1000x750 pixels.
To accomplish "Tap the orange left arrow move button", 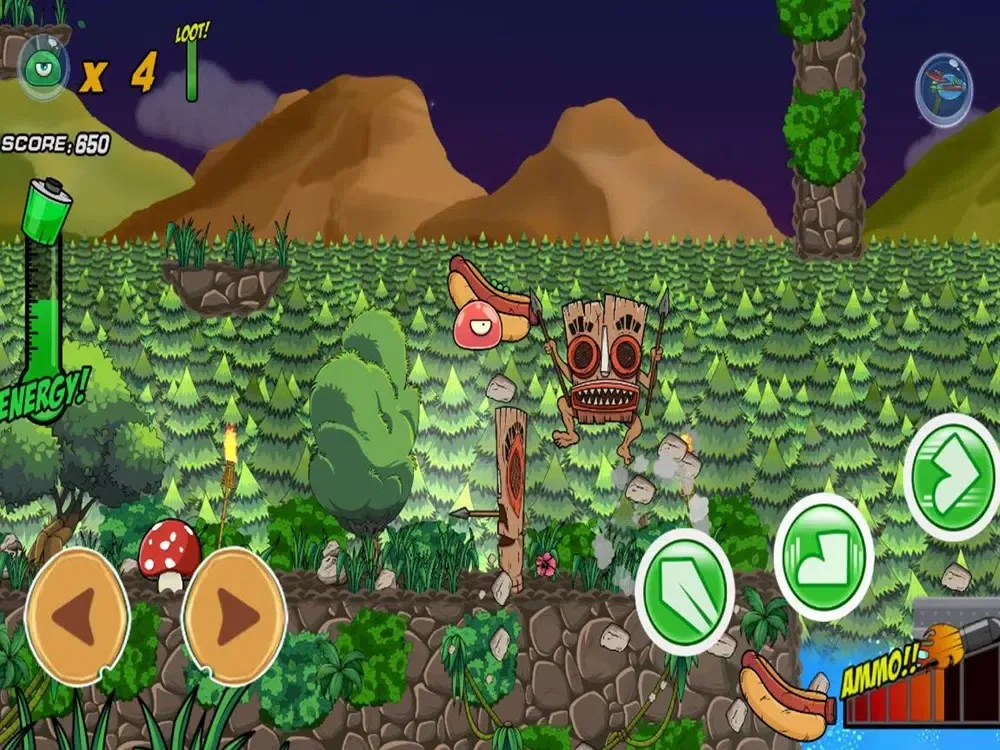I will coord(77,615).
